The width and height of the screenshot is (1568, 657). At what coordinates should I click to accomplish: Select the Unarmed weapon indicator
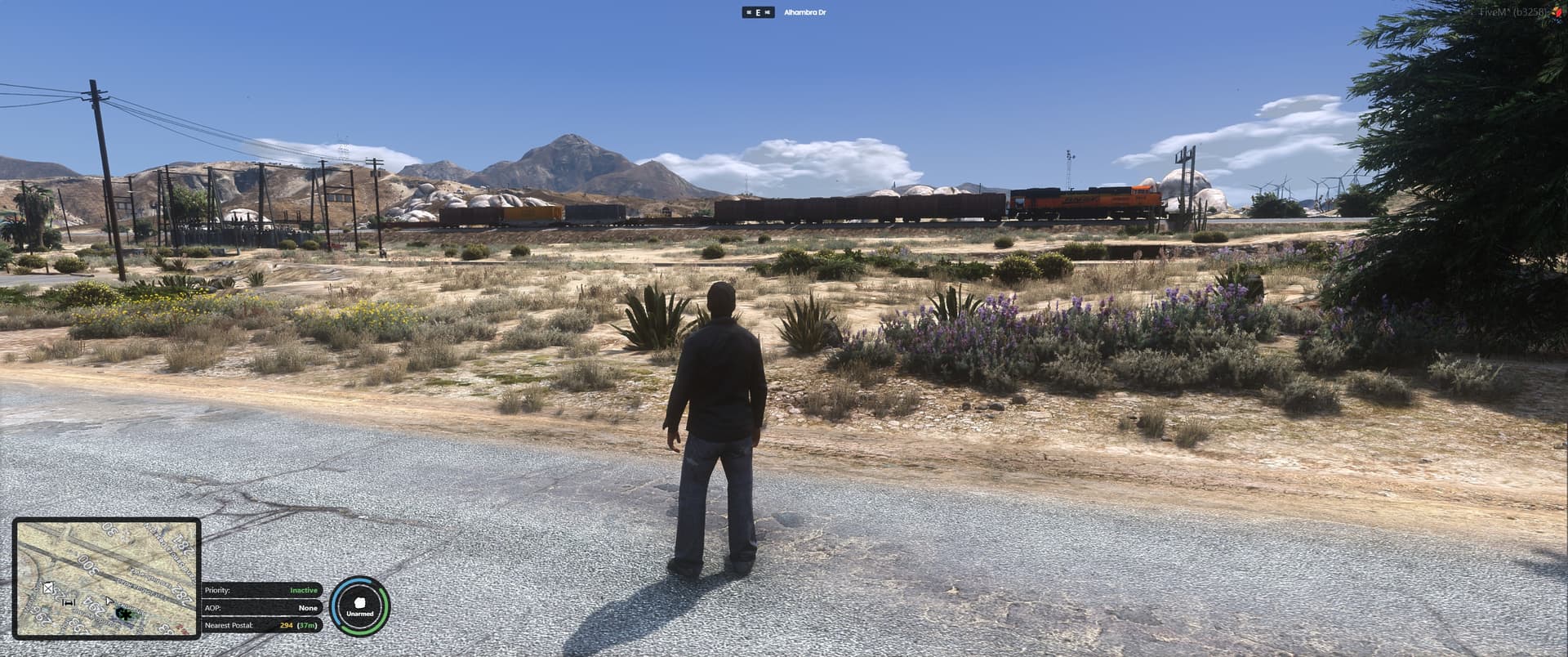pyautogui.click(x=360, y=606)
